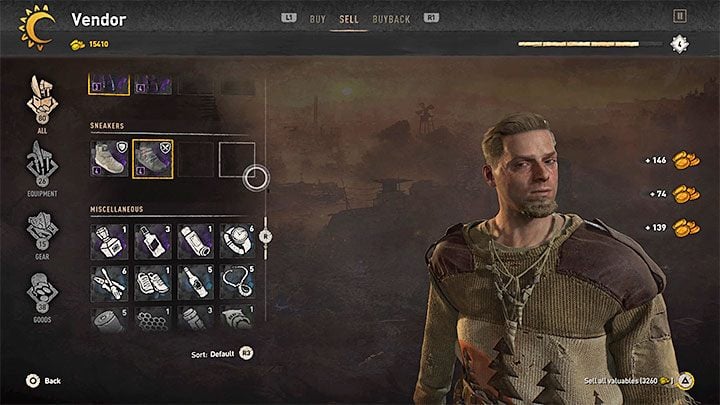Viewport: 720px width, 405px height.
Task: Choose the liquor bottle with count 3
Action: coord(152,241)
